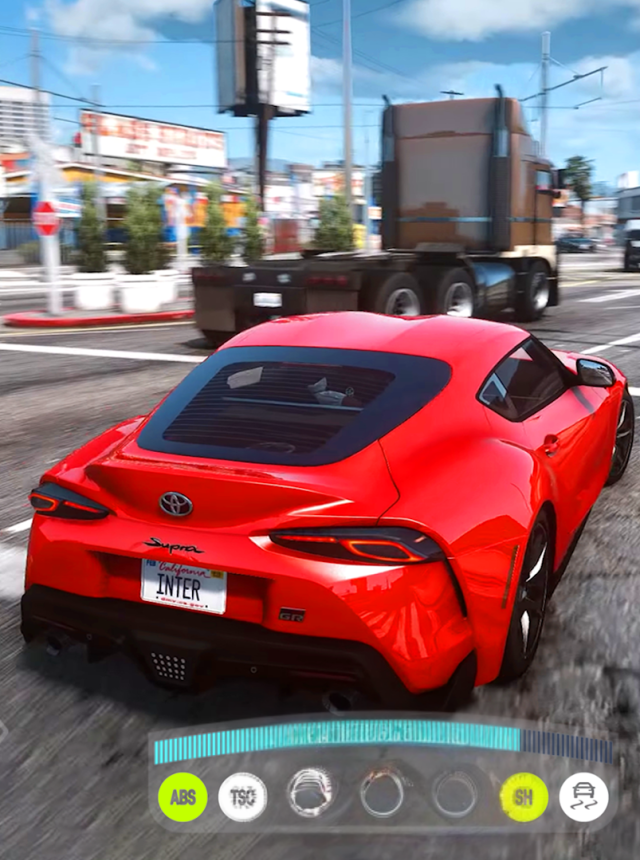The height and width of the screenshot is (860, 640).
Task: Toggle the green ABS button
Action: coord(183,797)
